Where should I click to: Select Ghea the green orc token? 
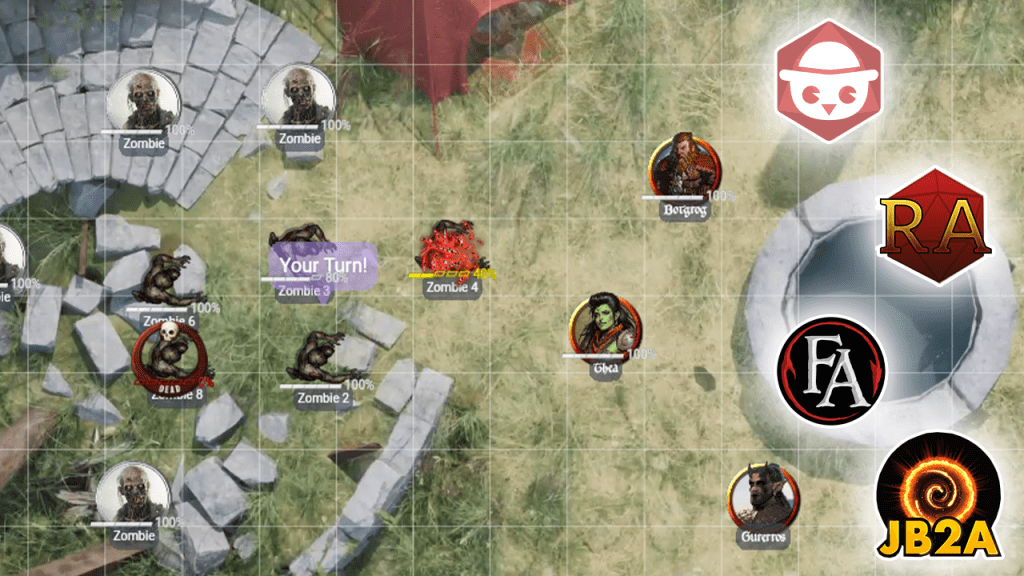(x=607, y=325)
